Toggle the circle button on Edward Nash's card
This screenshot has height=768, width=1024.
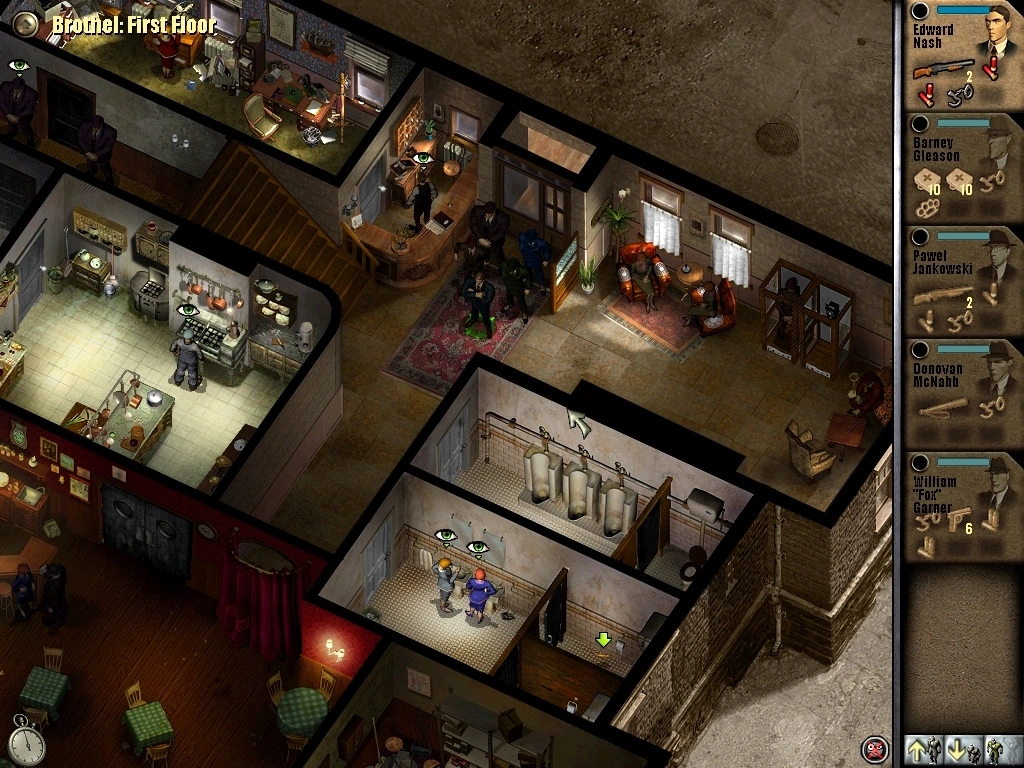click(x=920, y=10)
